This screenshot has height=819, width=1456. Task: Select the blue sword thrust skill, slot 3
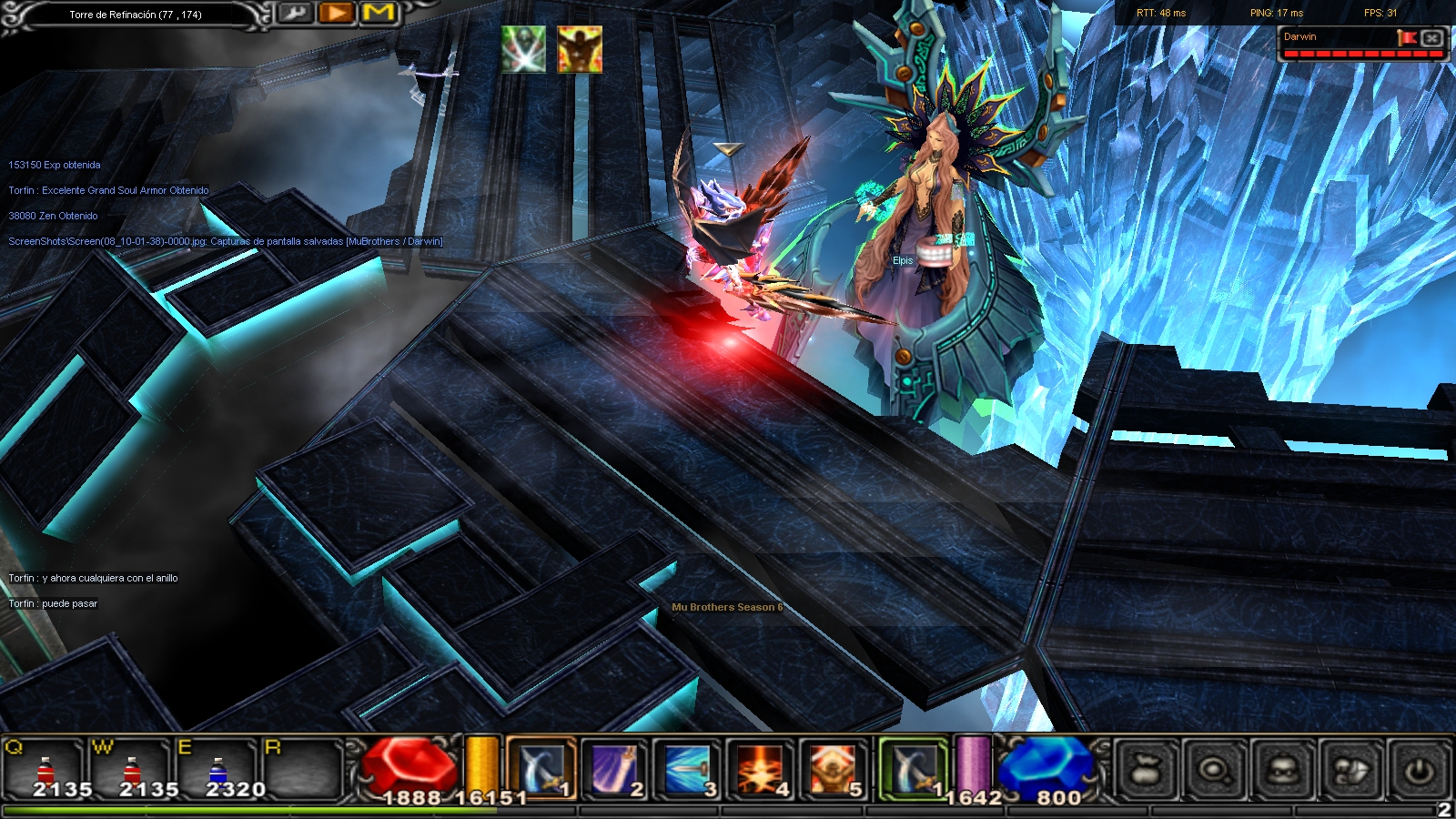click(687, 769)
